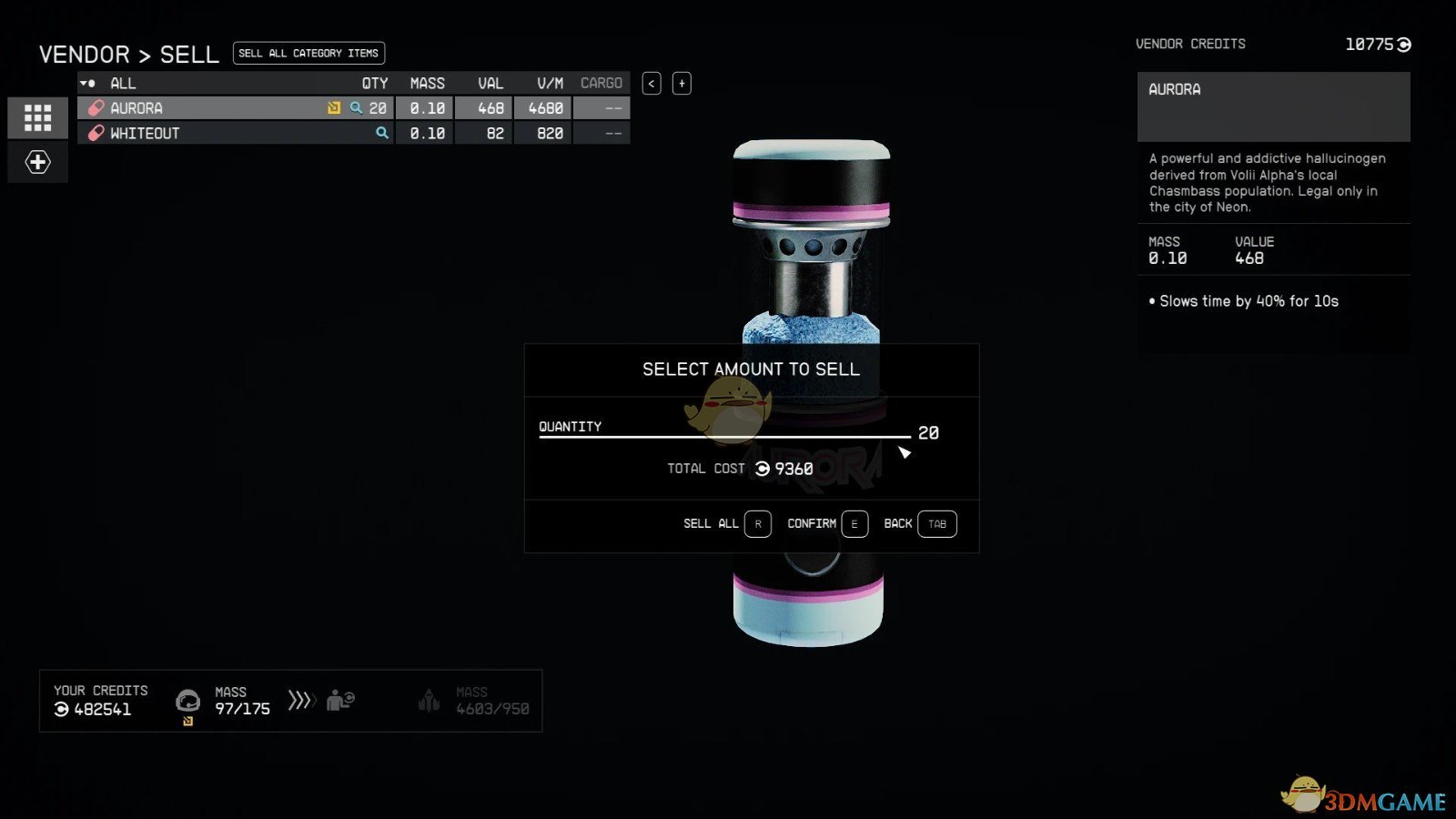The height and width of the screenshot is (819, 1456).
Task: Select the grid category icon in sidebar
Action: 37,117
